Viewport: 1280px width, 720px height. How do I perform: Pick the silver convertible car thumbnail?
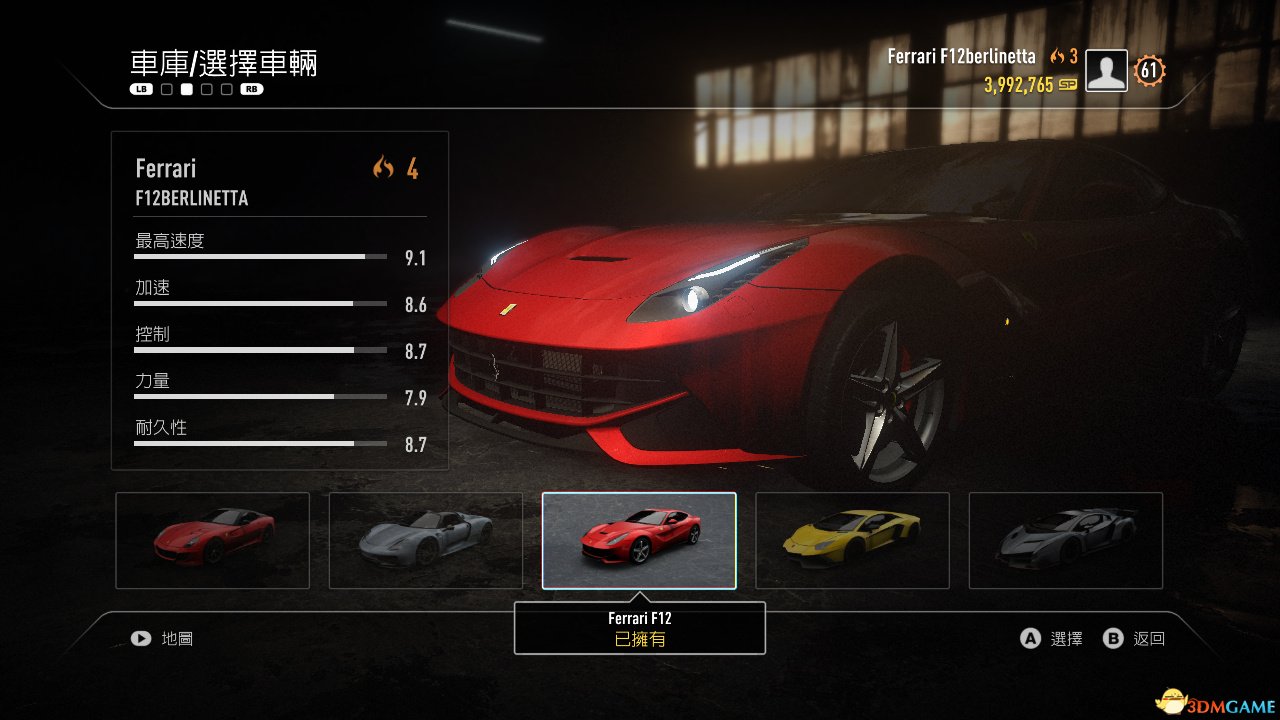click(426, 540)
